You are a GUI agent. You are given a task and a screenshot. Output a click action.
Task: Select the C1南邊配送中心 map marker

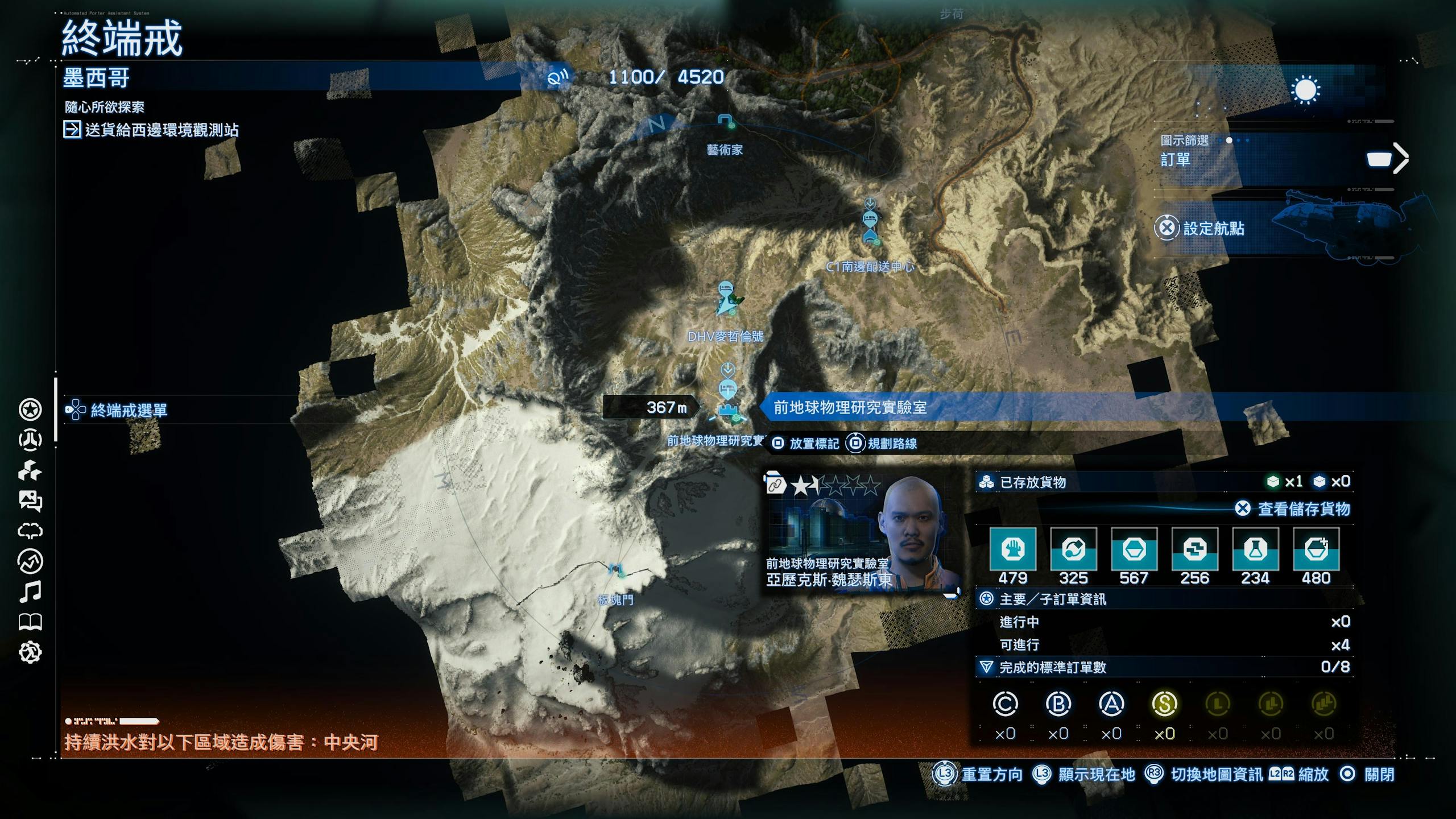pyautogui.click(x=870, y=221)
